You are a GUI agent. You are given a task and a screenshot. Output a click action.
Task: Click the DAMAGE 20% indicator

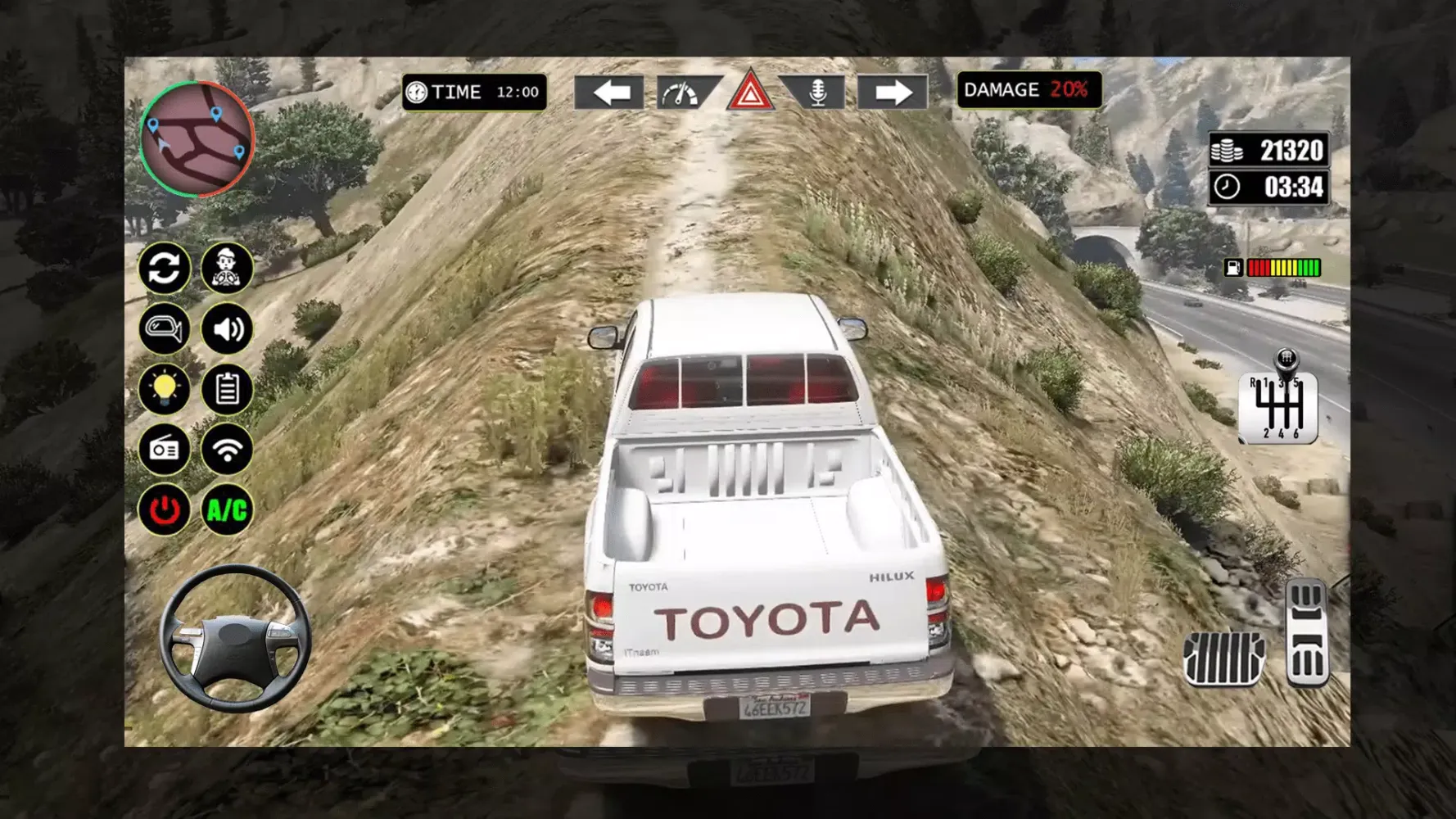pyautogui.click(x=1027, y=90)
